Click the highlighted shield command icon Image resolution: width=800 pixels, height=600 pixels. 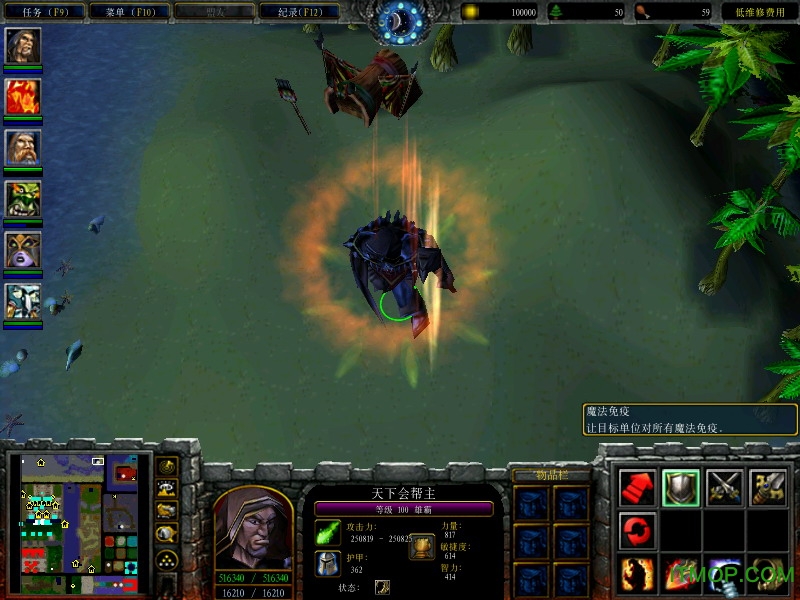[681, 487]
